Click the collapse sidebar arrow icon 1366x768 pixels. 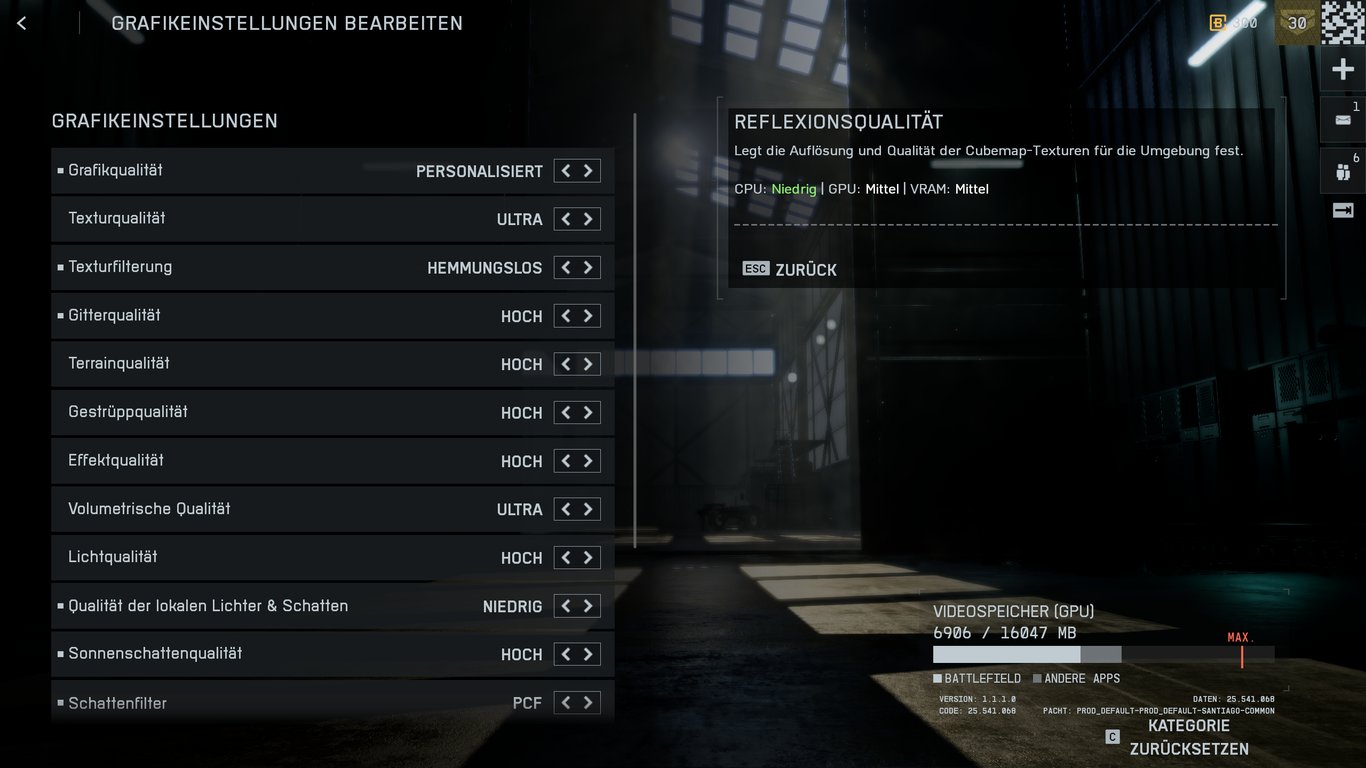pyautogui.click(x=1344, y=210)
